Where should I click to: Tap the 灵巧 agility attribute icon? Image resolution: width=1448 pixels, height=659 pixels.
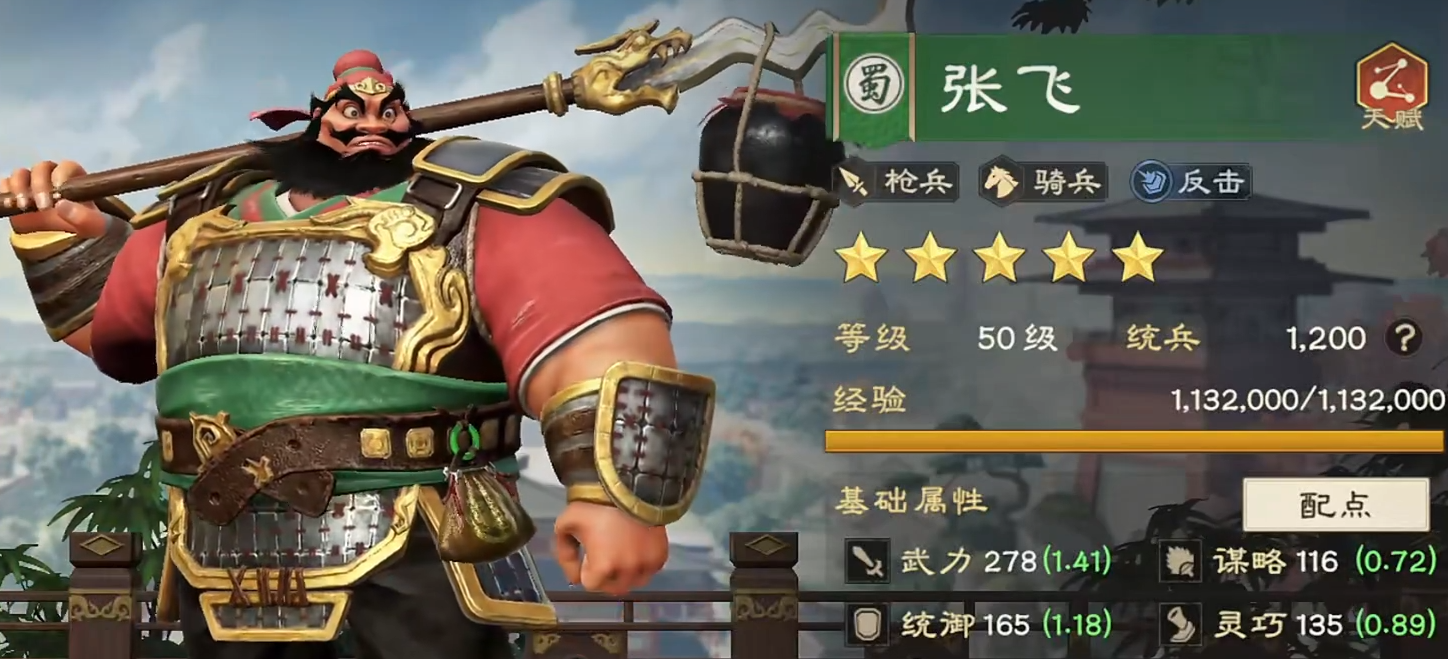click(1180, 625)
